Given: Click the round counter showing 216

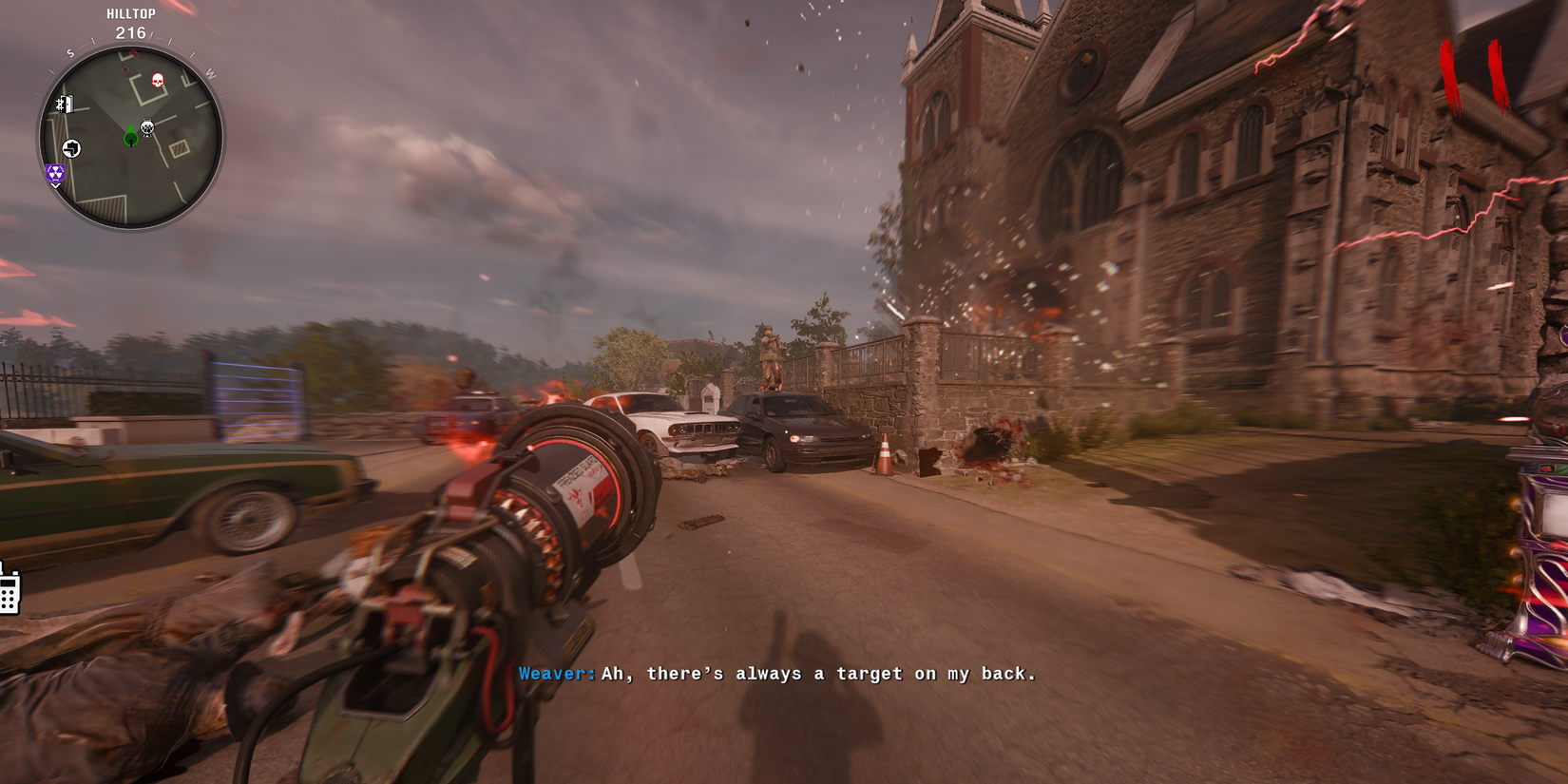Looking at the screenshot, I should (x=131, y=32).
